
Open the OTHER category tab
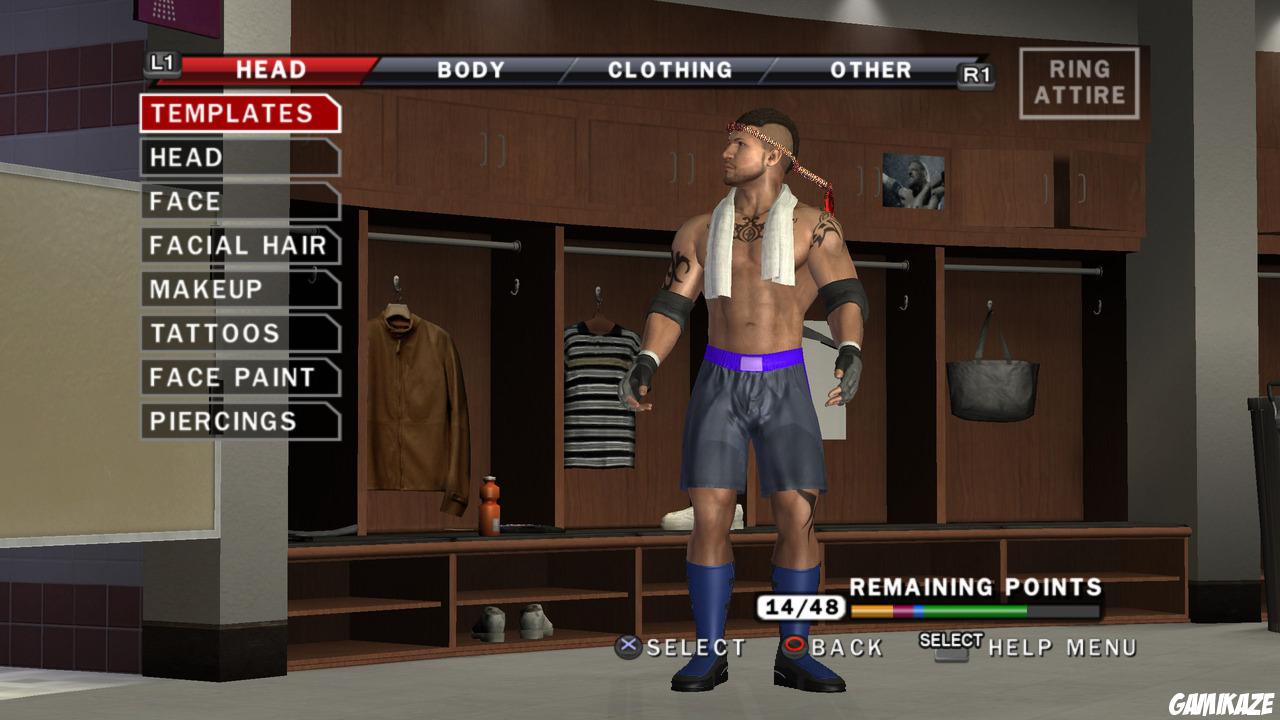869,70
